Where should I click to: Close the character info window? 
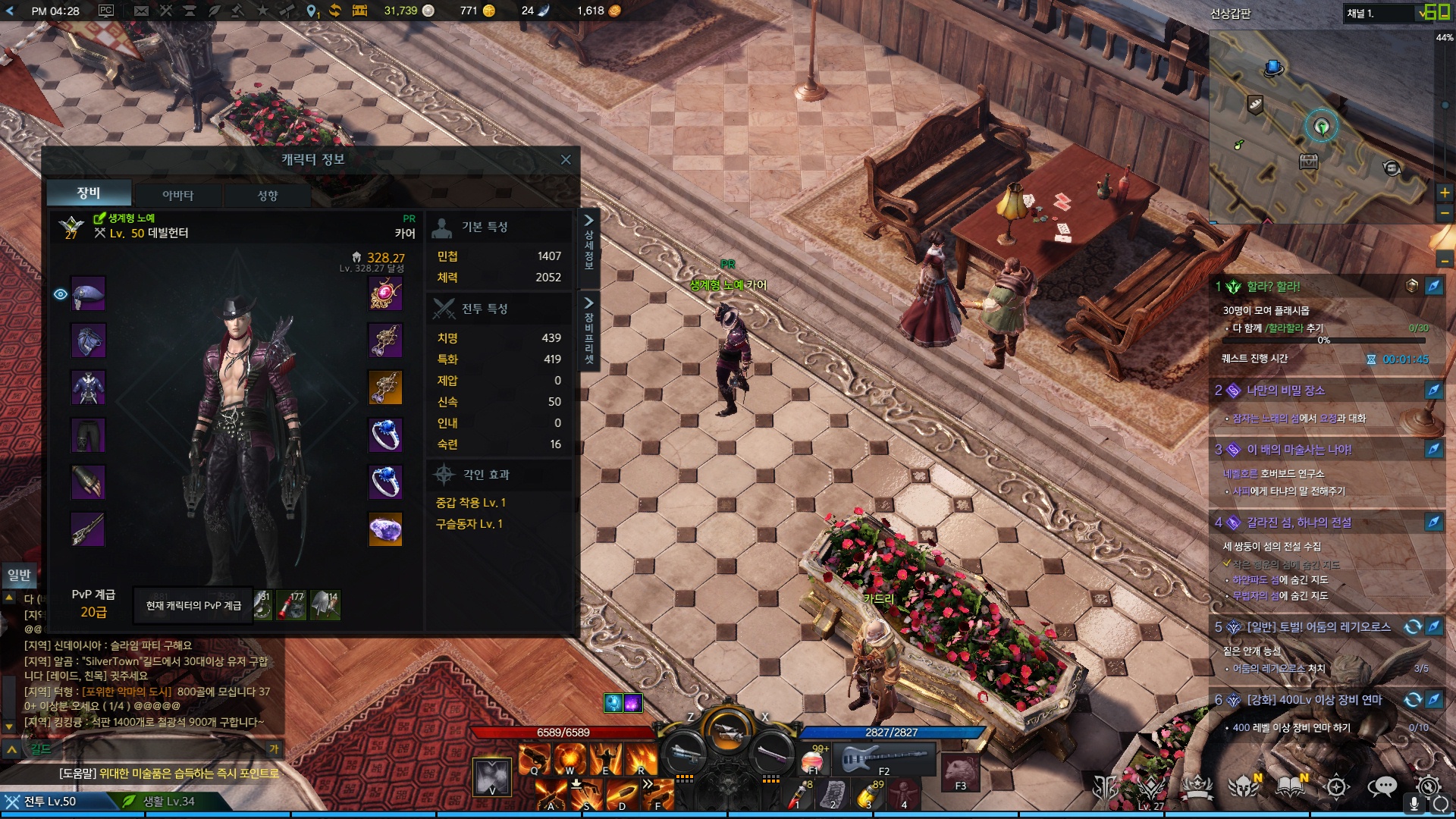coord(565,159)
